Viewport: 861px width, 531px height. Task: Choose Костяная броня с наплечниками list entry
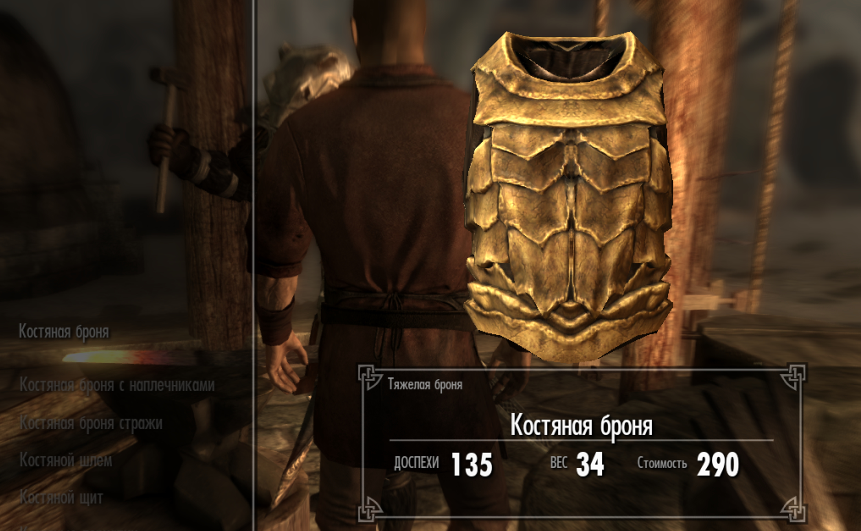point(117,384)
